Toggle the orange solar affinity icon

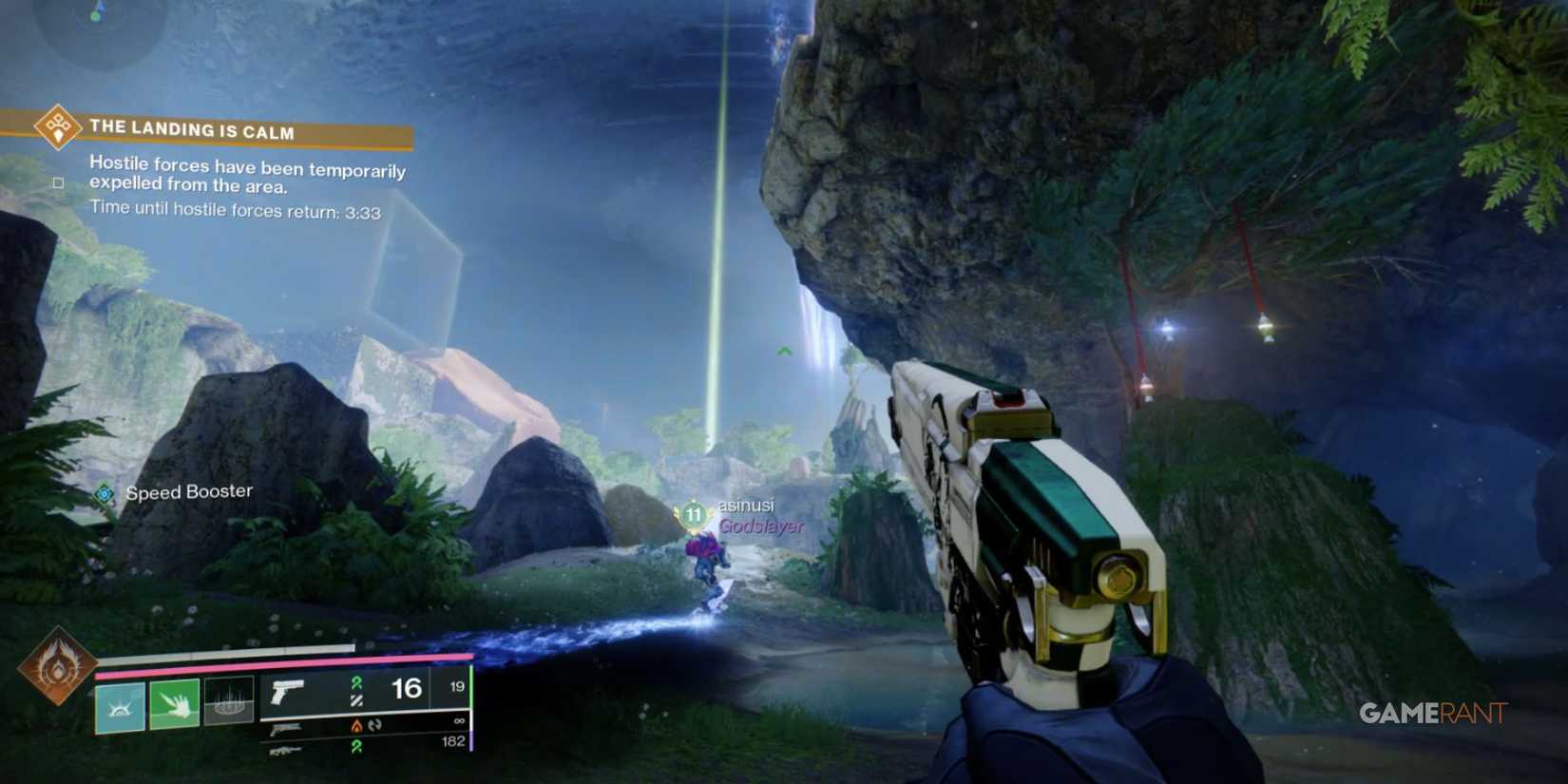tap(357, 726)
